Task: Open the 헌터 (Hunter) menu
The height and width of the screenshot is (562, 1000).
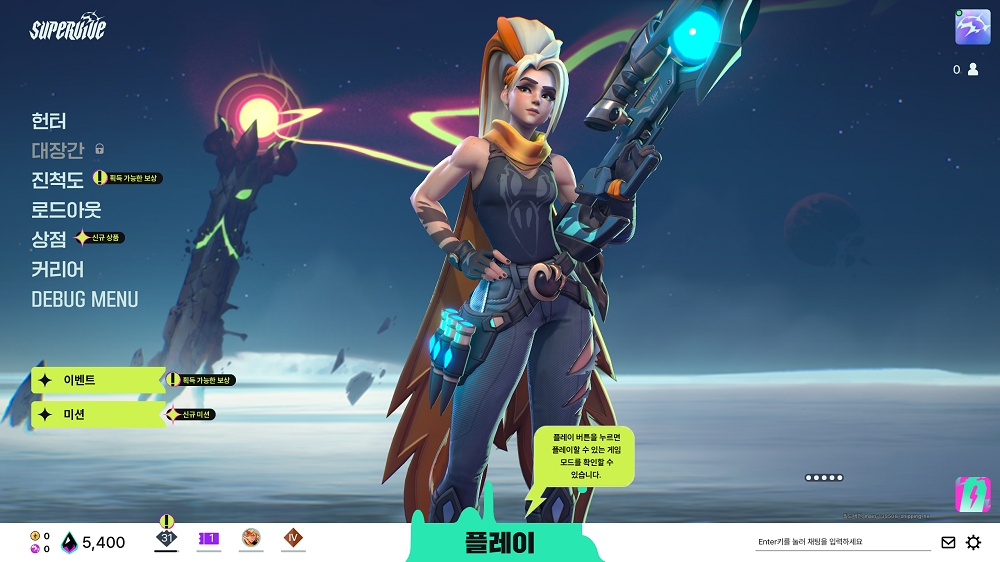Action: (x=49, y=121)
